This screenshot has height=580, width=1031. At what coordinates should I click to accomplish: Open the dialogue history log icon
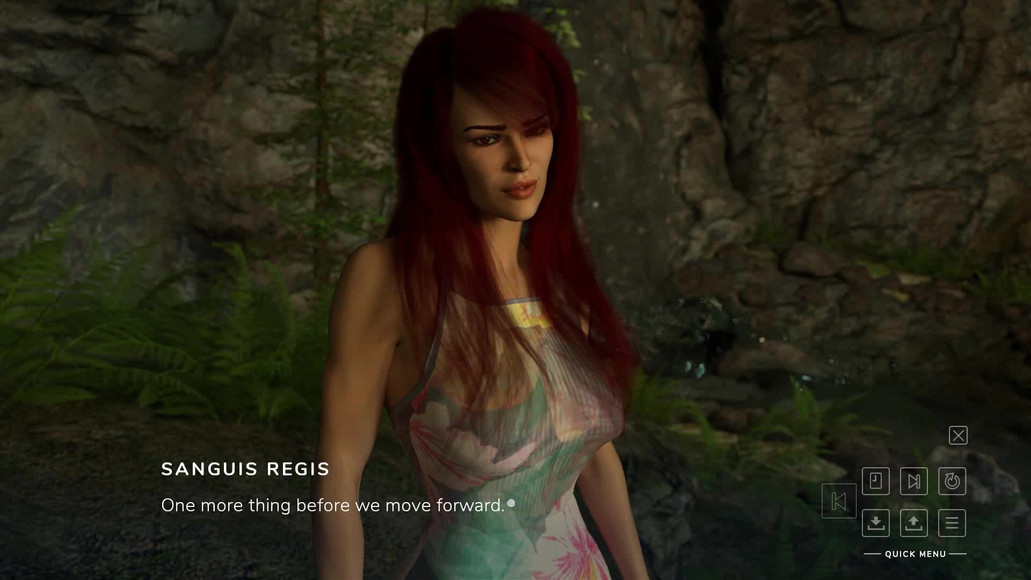875,481
